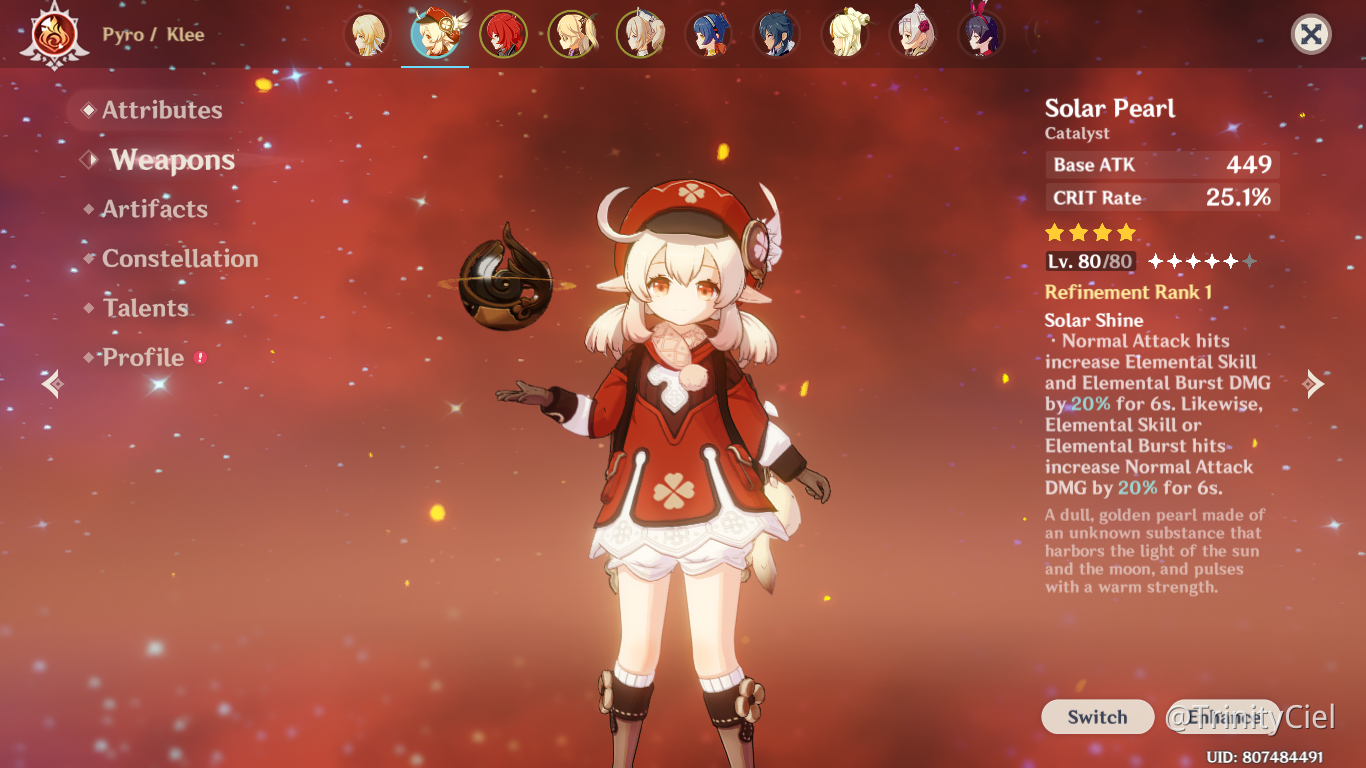Image resolution: width=1366 pixels, height=768 pixels.
Task: Show Klee's Talents
Action: (145, 308)
